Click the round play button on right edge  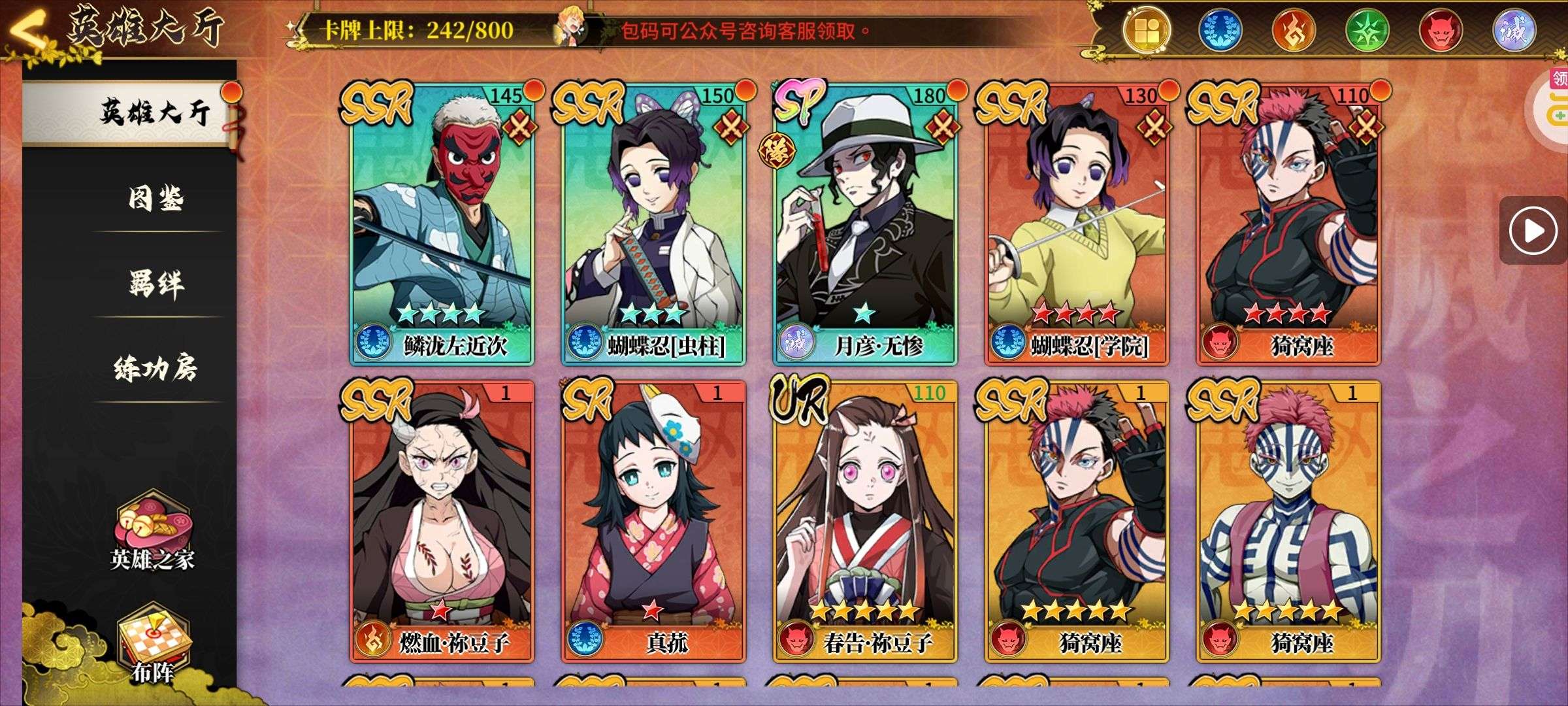pyautogui.click(x=1533, y=231)
